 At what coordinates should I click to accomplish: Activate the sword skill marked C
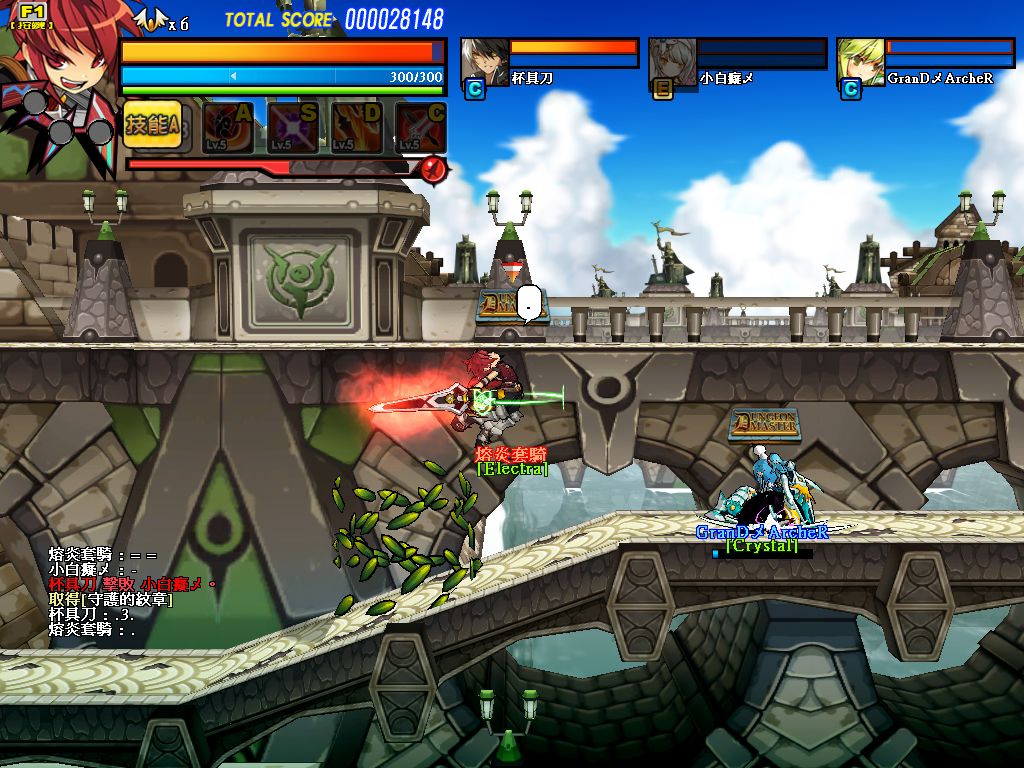(420, 127)
